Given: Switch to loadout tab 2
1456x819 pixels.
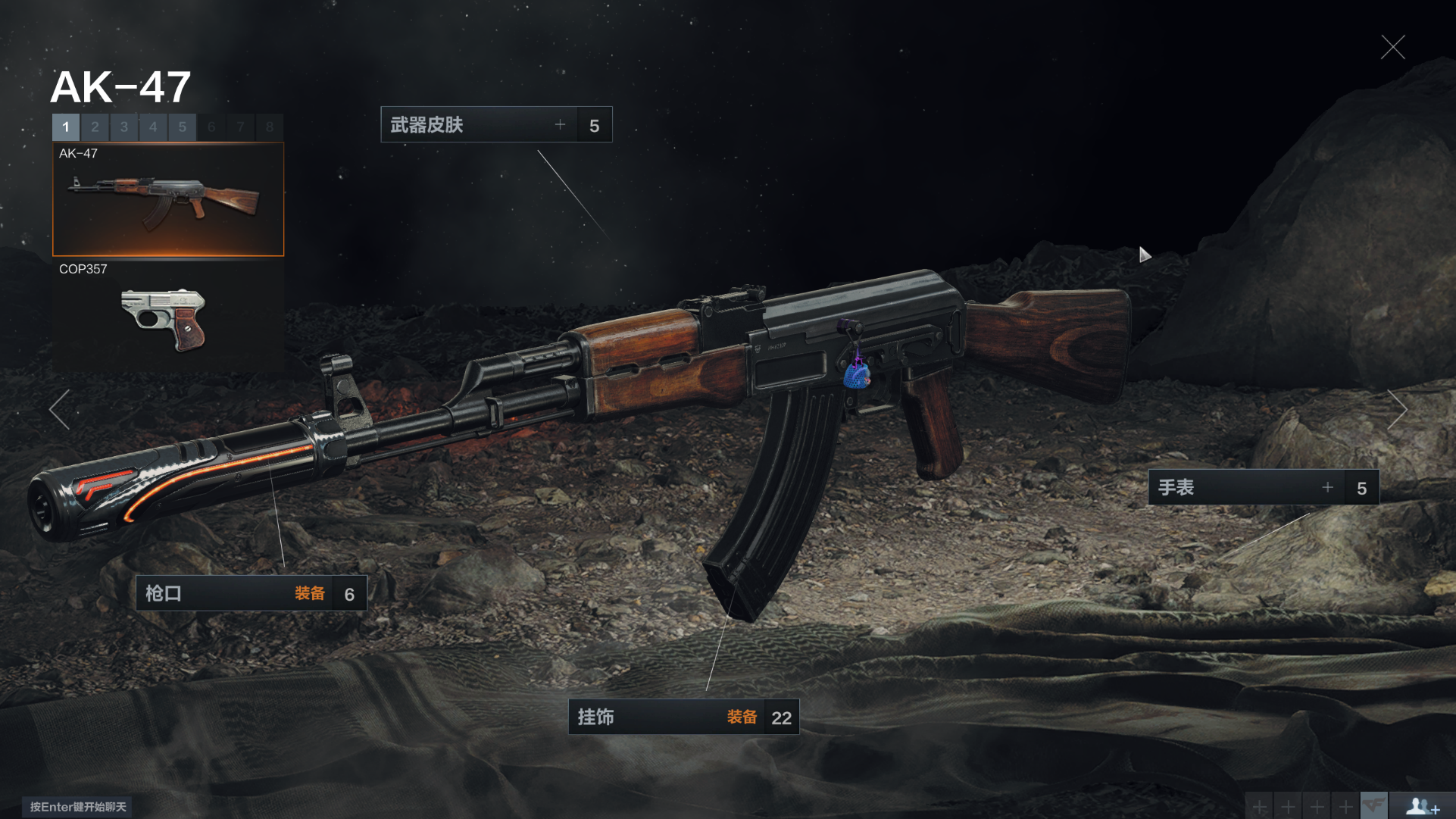Looking at the screenshot, I should point(95,127).
